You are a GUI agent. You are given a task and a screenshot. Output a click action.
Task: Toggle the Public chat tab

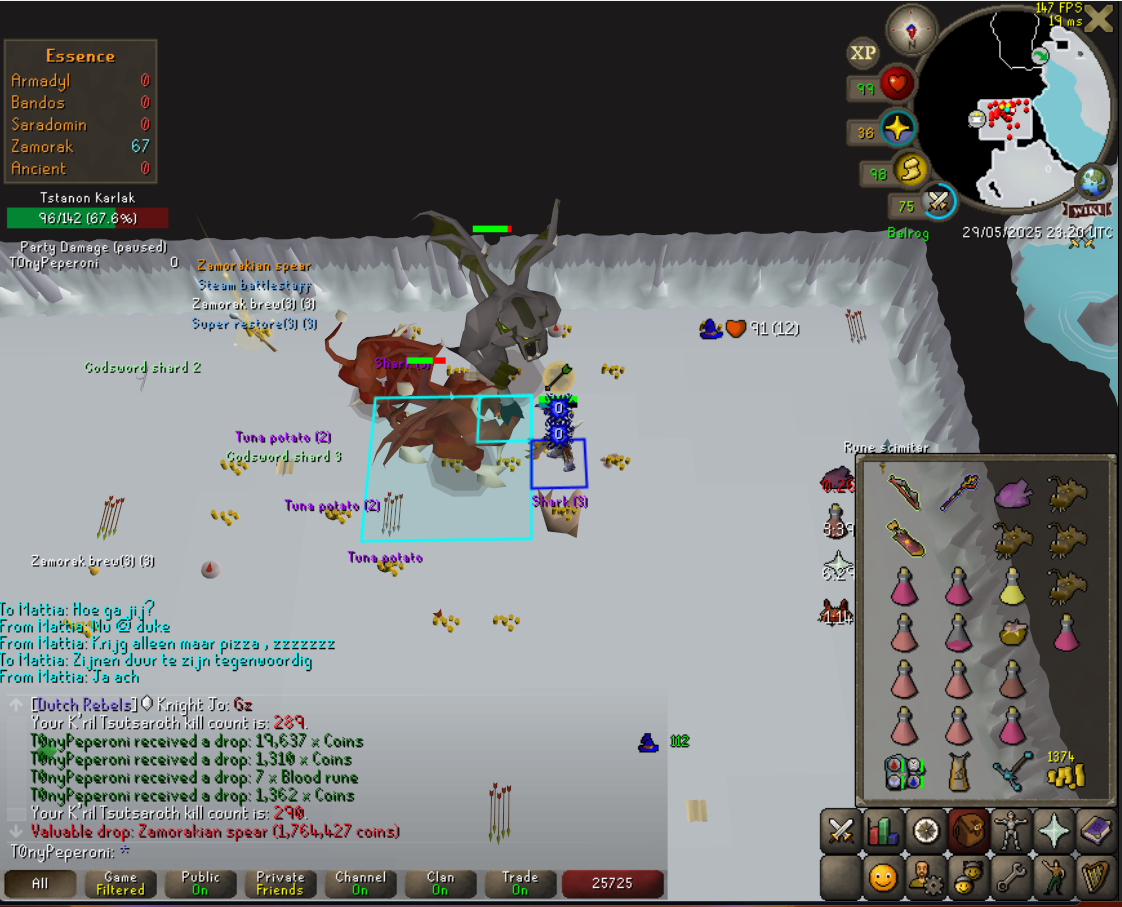(x=200, y=883)
